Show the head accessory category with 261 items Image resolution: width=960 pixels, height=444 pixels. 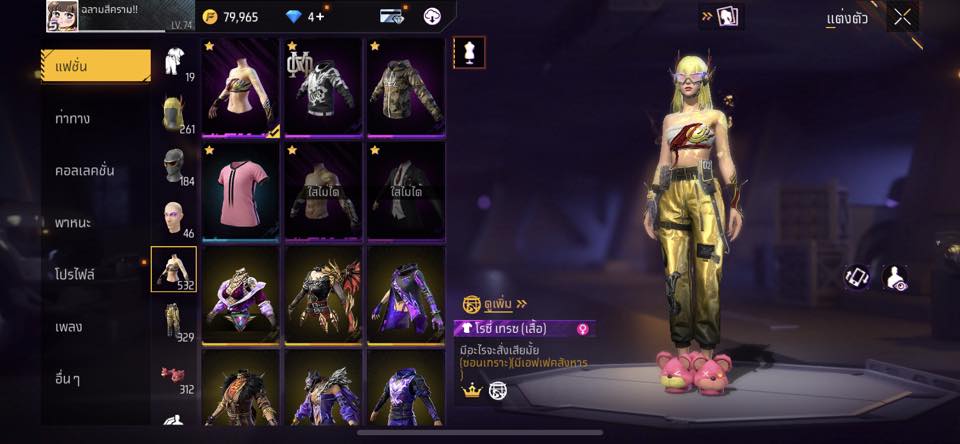point(175,115)
